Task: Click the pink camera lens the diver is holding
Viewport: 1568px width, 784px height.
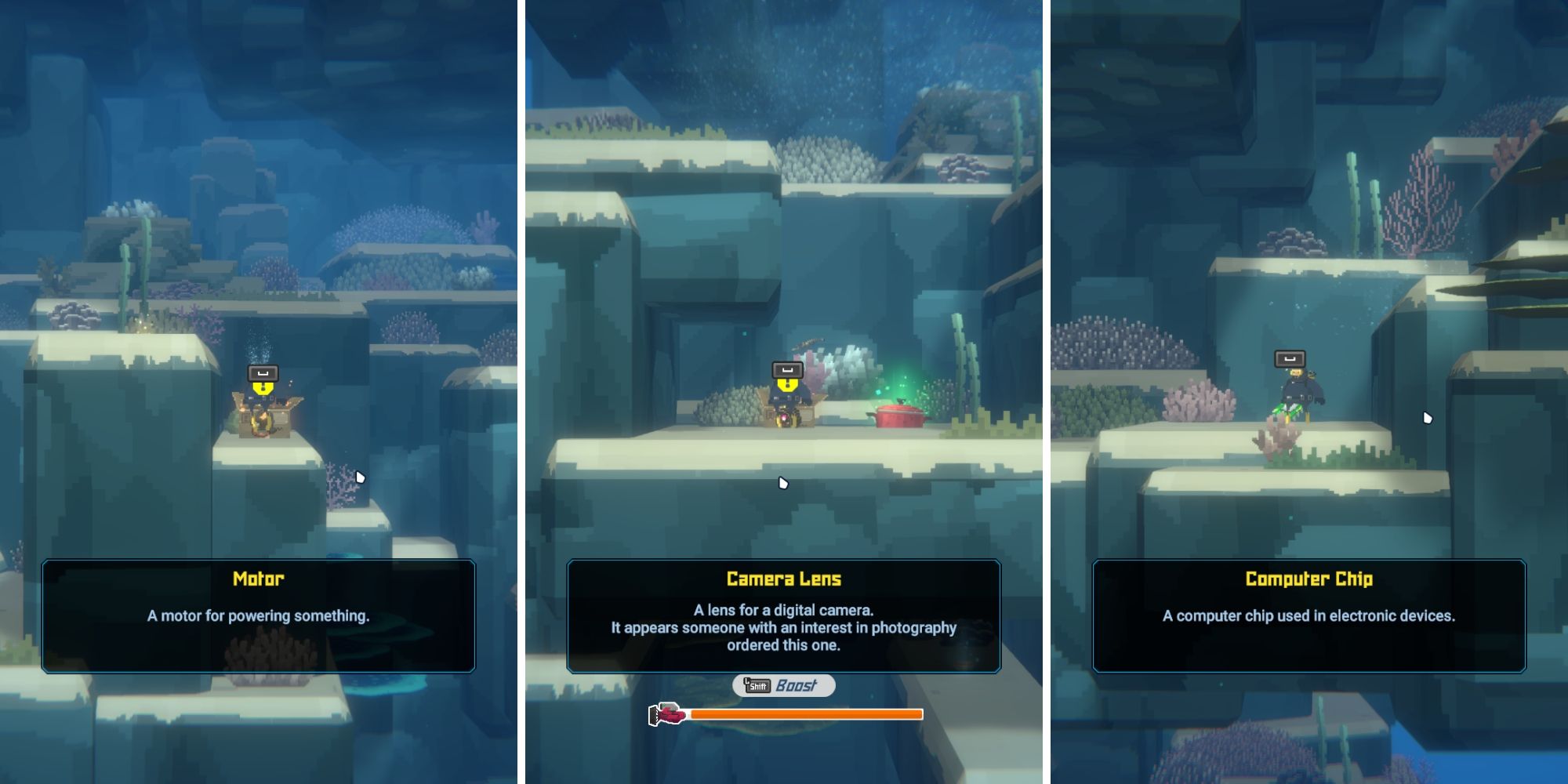Action: (785, 419)
